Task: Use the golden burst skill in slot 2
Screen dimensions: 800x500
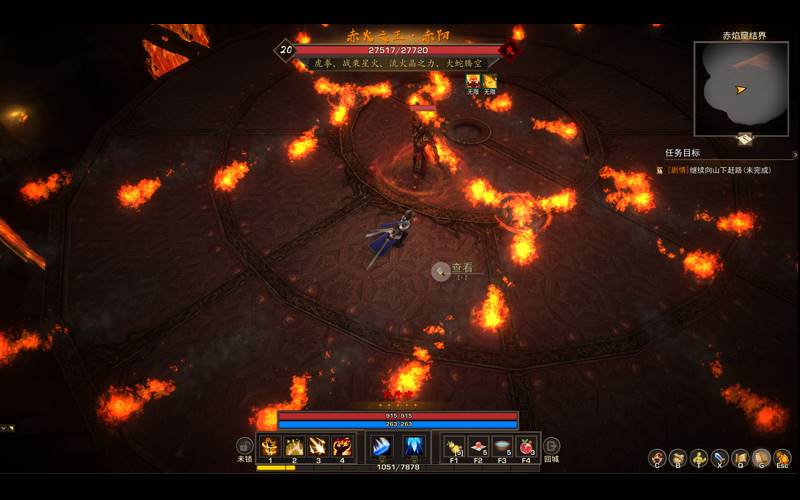Action: point(294,446)
